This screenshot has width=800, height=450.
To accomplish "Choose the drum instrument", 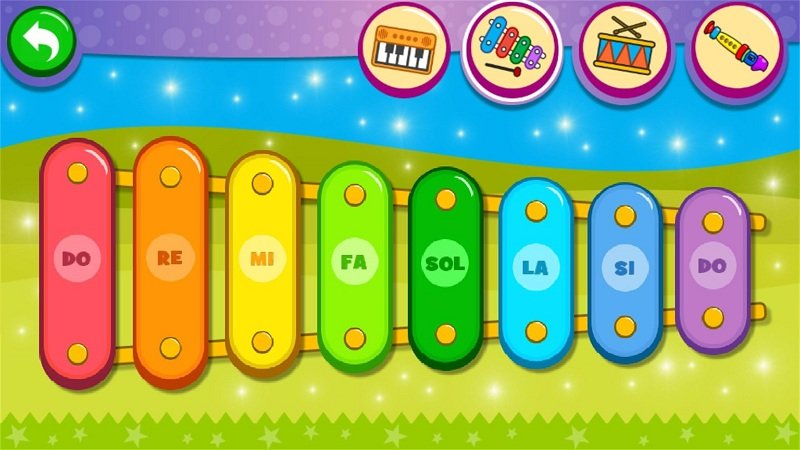I will (x=624, y=47).
